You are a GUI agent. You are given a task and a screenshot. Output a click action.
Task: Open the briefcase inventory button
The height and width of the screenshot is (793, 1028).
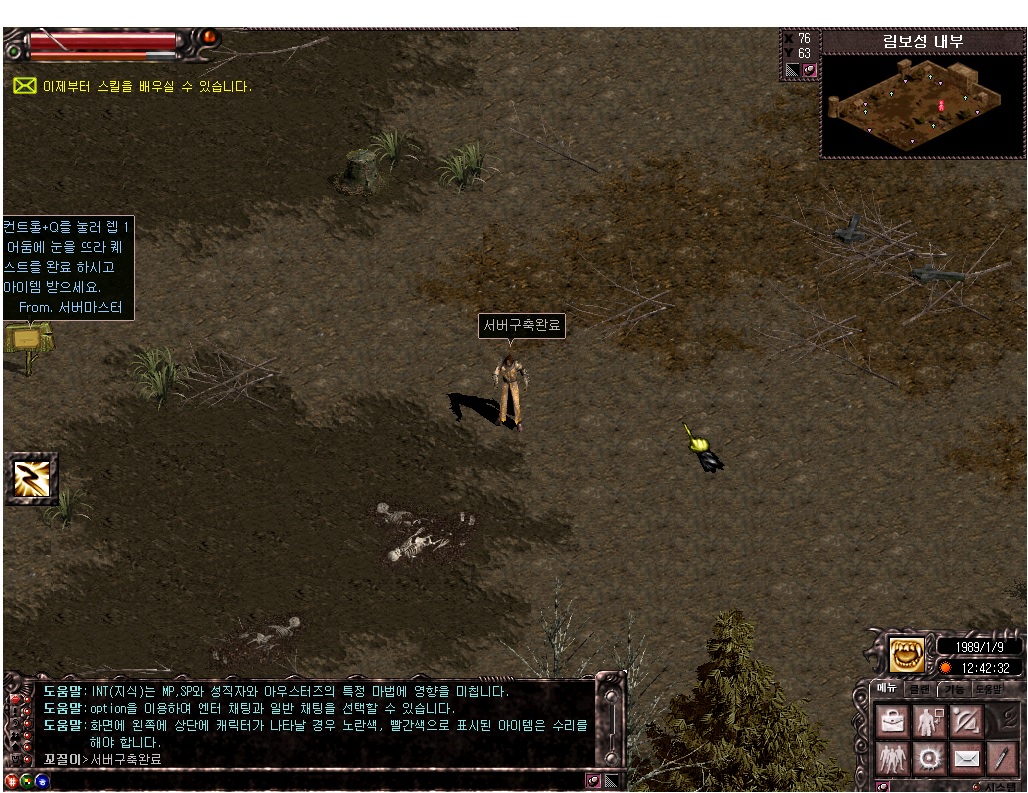(892, 720)
